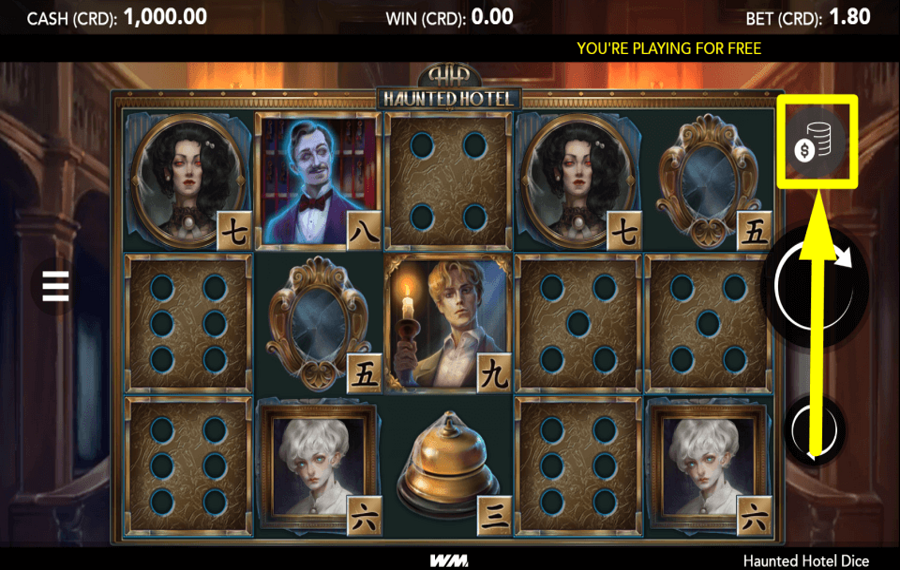Open the hamburger menu
Image resolution: width=900 pixels, height=570 pixels.
tap(55, 286)
